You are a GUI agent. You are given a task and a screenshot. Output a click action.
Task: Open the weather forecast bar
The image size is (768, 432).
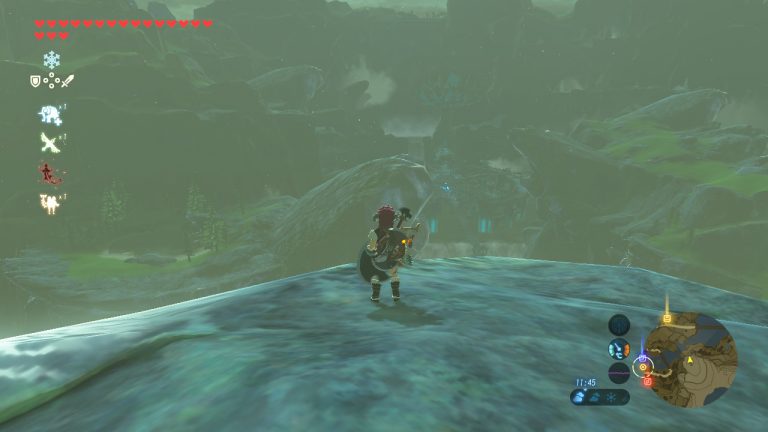click(600, 397)
